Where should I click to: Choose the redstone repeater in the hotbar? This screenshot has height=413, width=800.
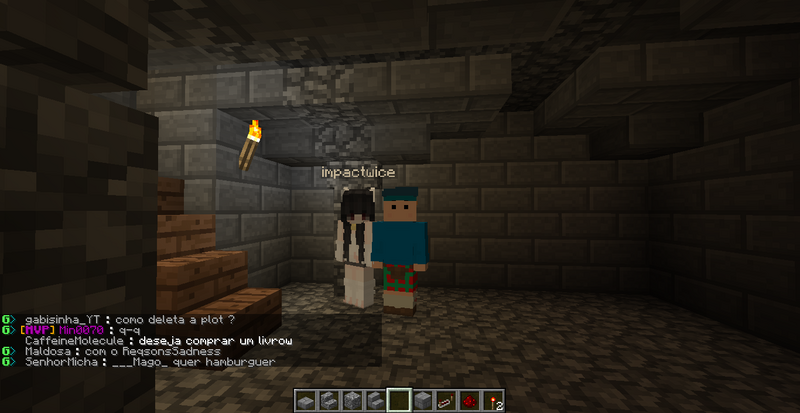445,401
